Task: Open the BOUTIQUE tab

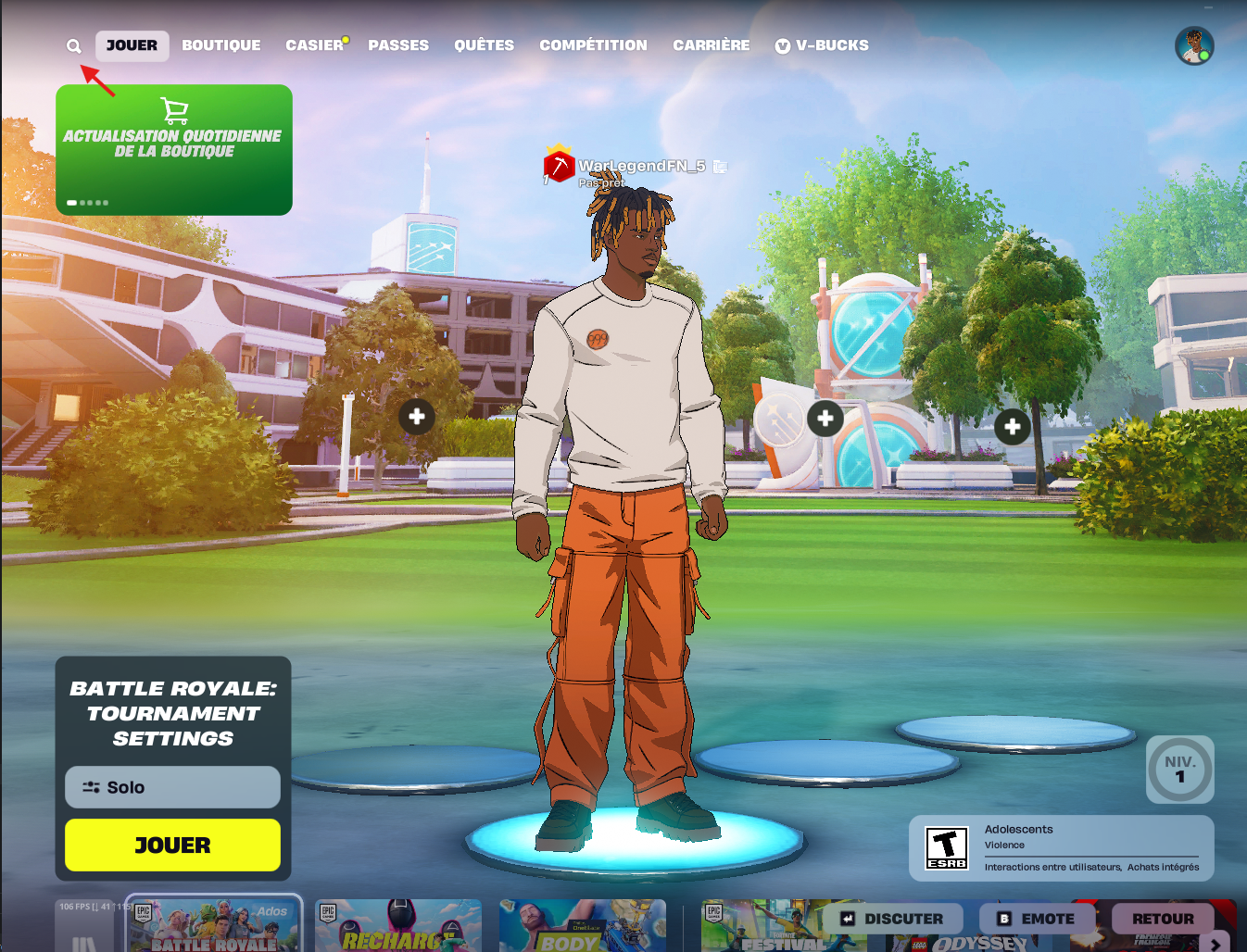Action: pyautogui.click(x=221, y=45)
